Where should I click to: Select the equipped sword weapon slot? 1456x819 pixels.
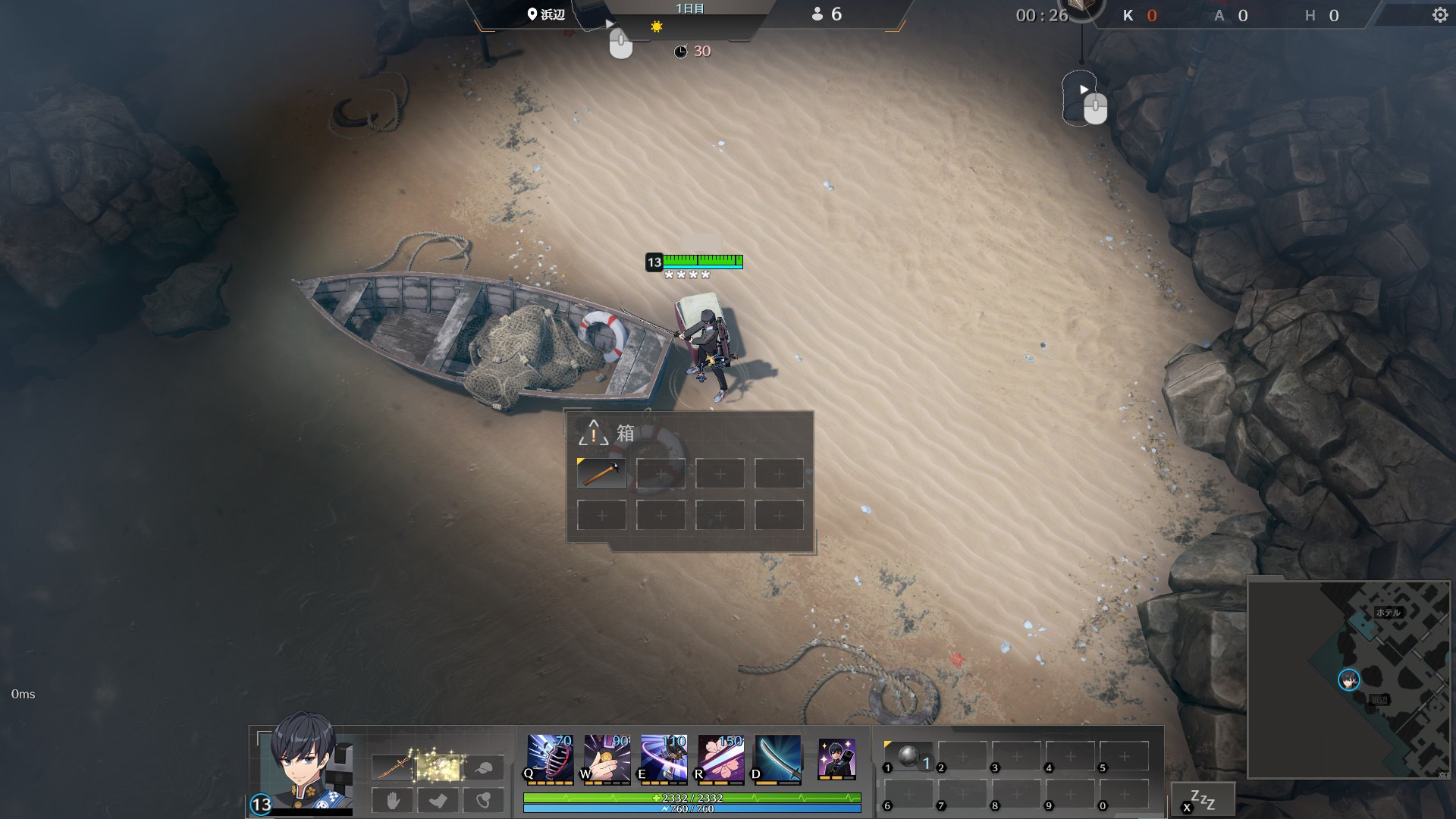(x=393, y=768)
